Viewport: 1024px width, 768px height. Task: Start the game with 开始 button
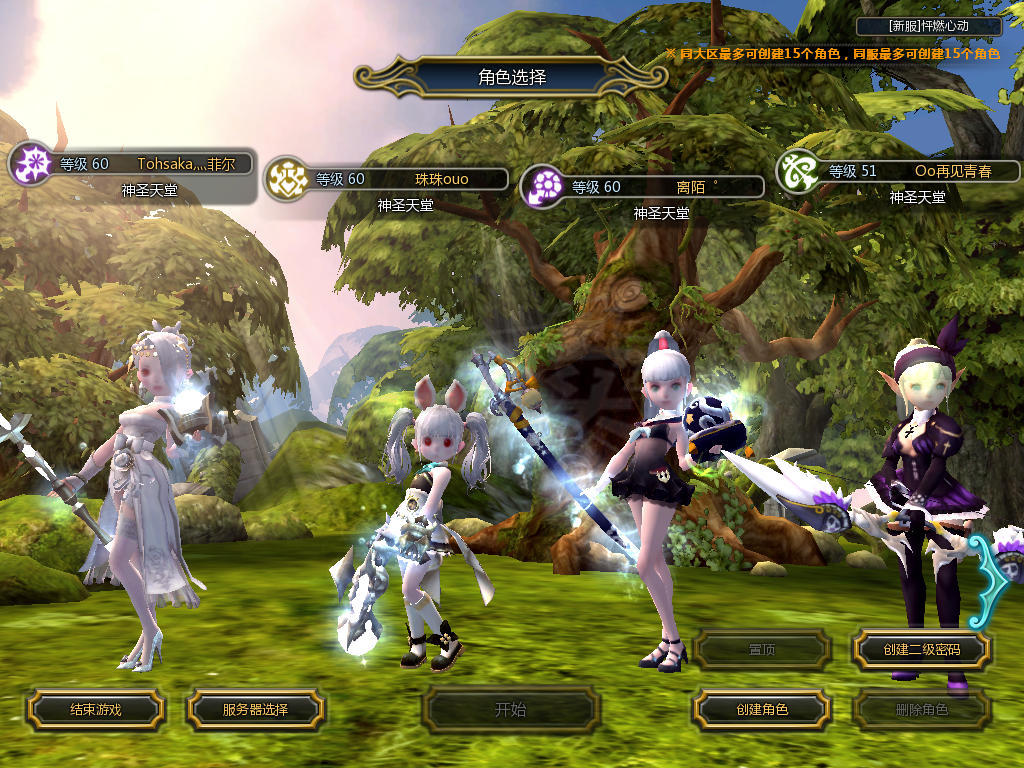(510, 710)
